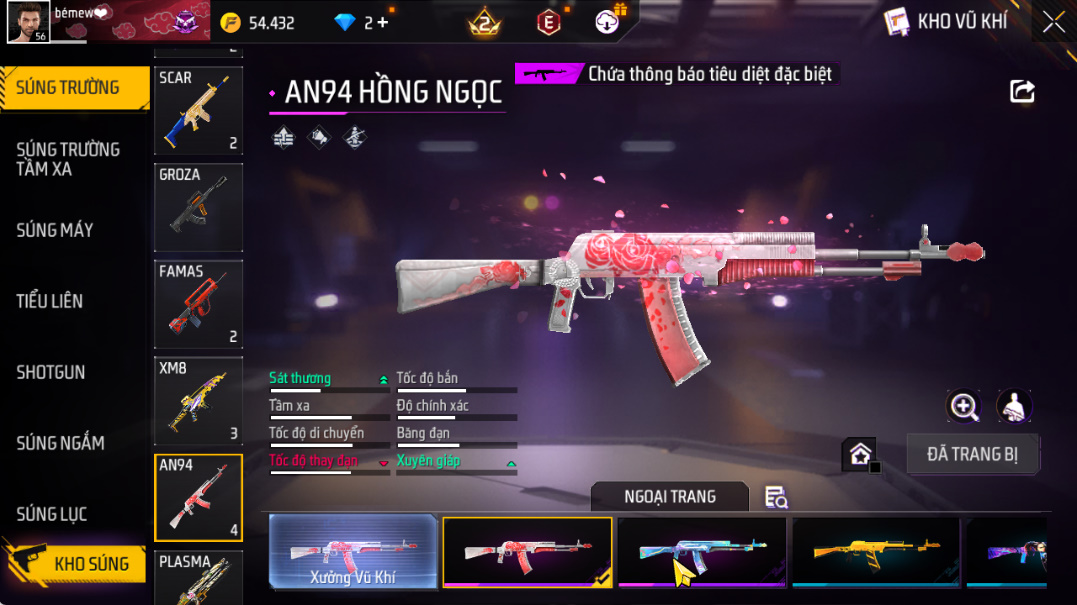Choose the golden orange AN94 skin
This screenshot has height=605, width=1077.
pos(875,551)
